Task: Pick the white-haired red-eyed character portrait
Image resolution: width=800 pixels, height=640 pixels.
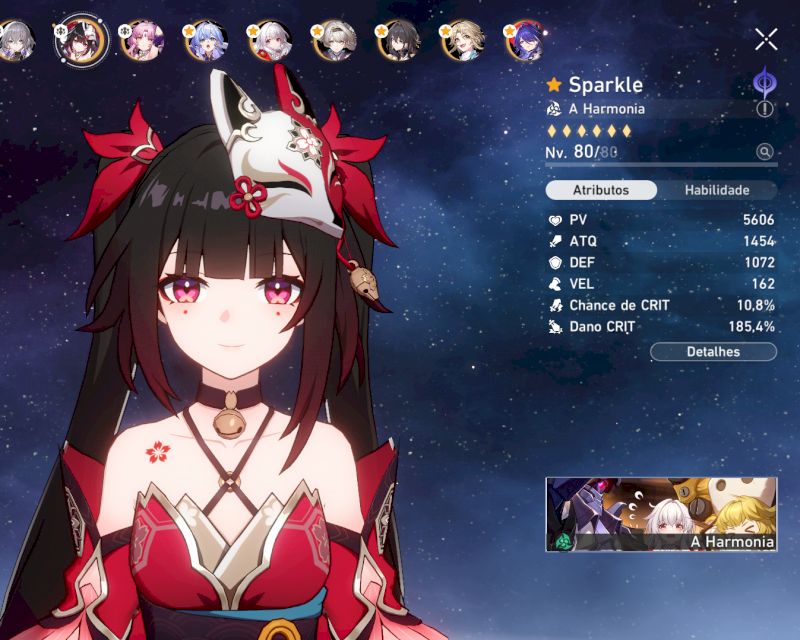Action: click(270, 40)
